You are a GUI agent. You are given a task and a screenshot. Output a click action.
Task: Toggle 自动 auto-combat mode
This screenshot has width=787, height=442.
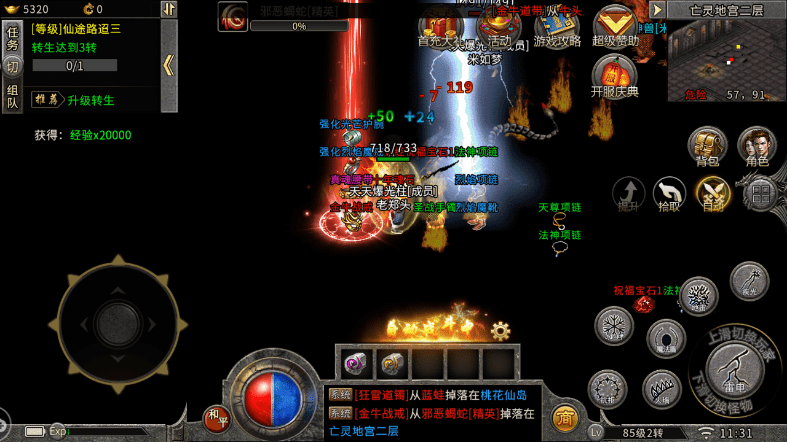(713, 193)
